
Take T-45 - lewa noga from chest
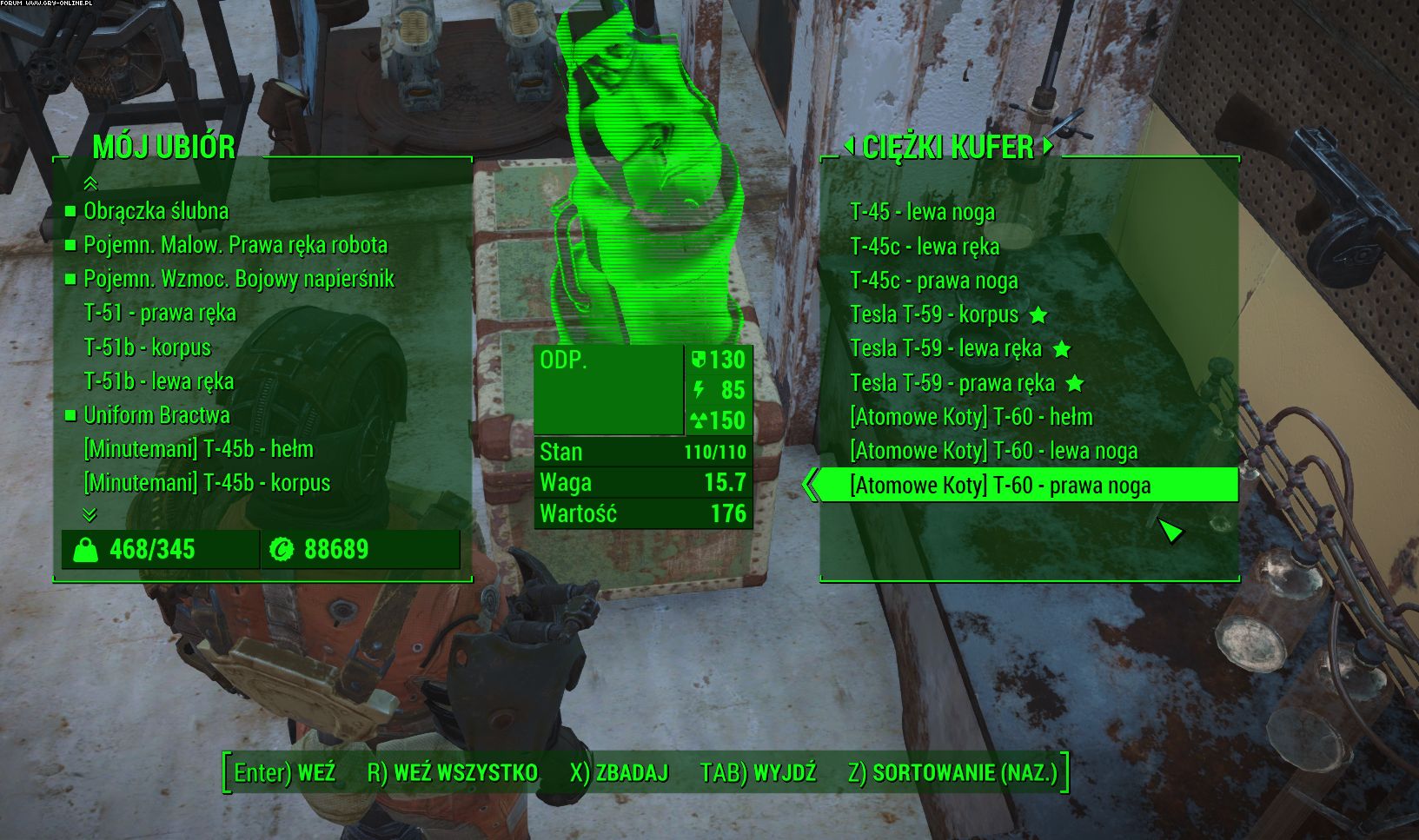(x=922, y=212)
